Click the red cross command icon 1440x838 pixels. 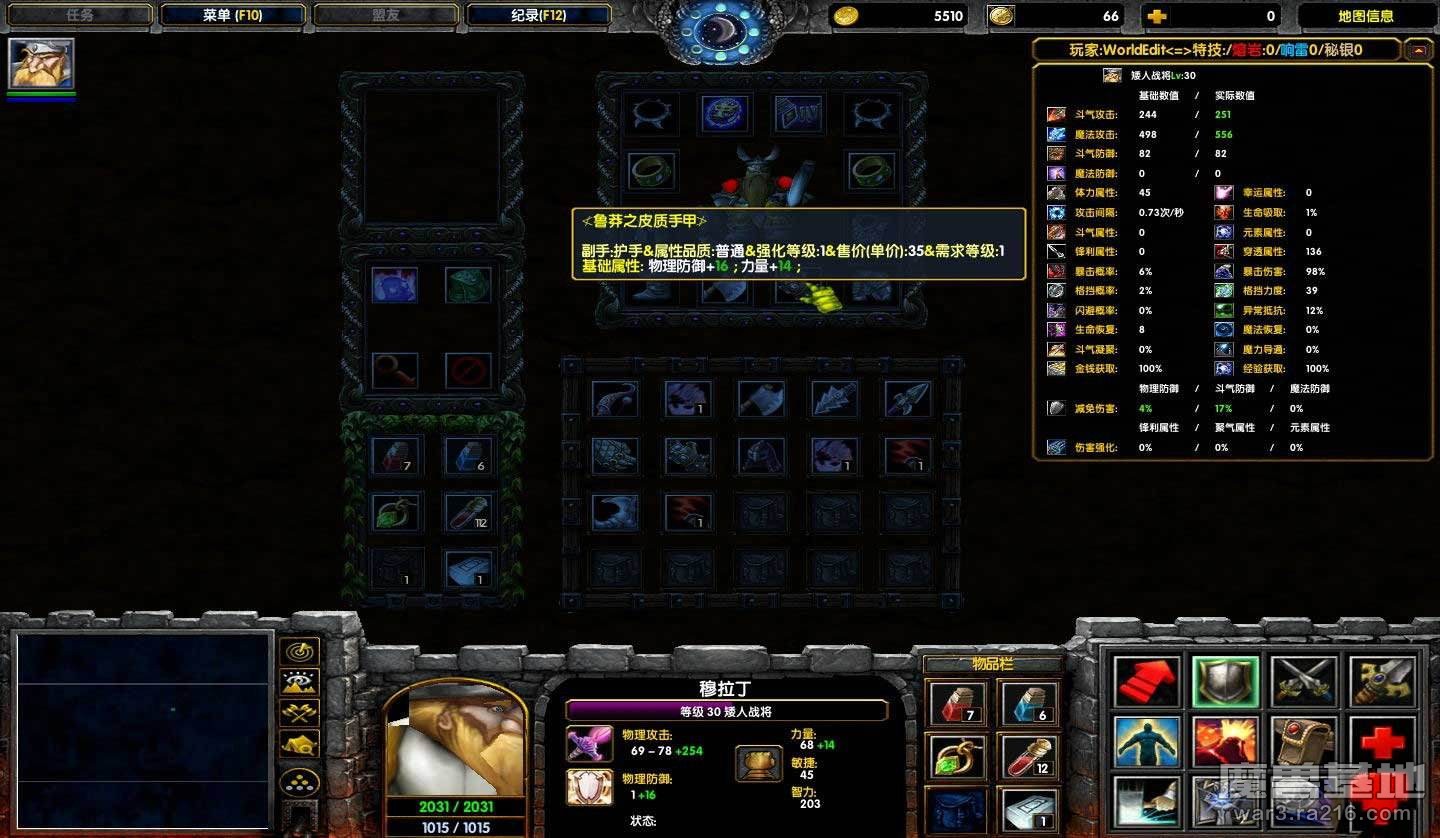(1383, 741)
